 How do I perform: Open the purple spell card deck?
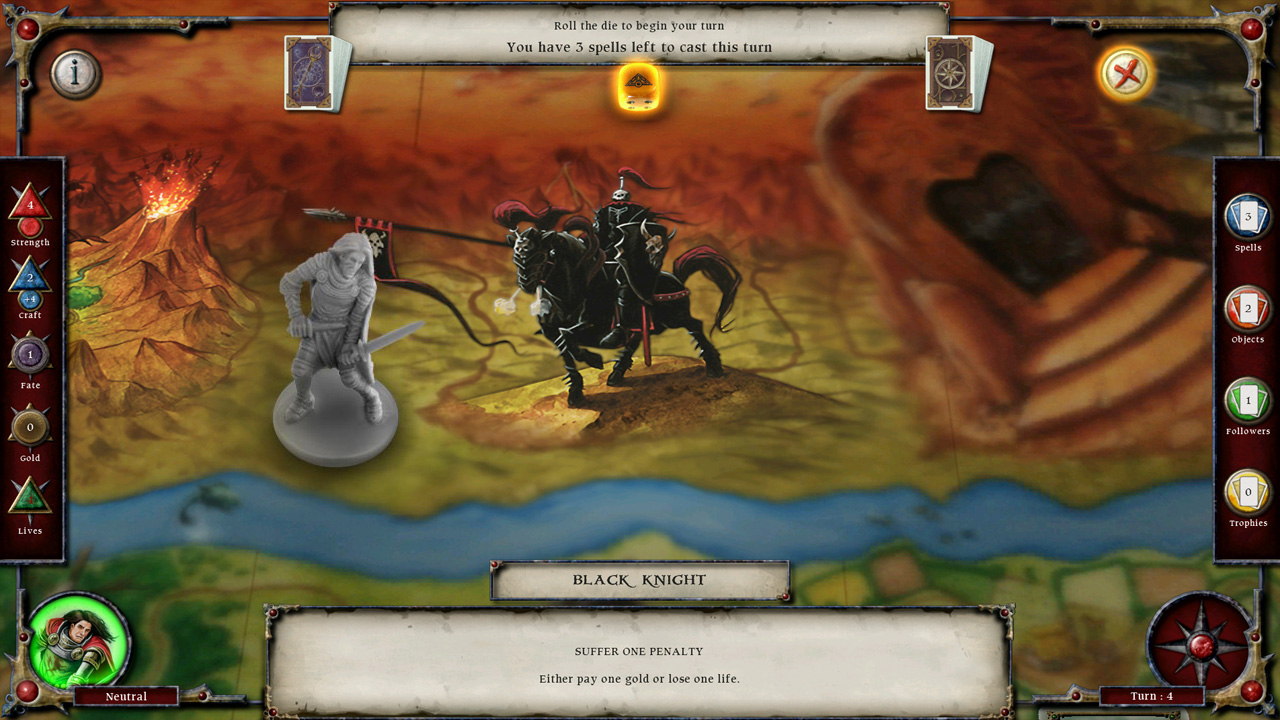tap(312, 73)
